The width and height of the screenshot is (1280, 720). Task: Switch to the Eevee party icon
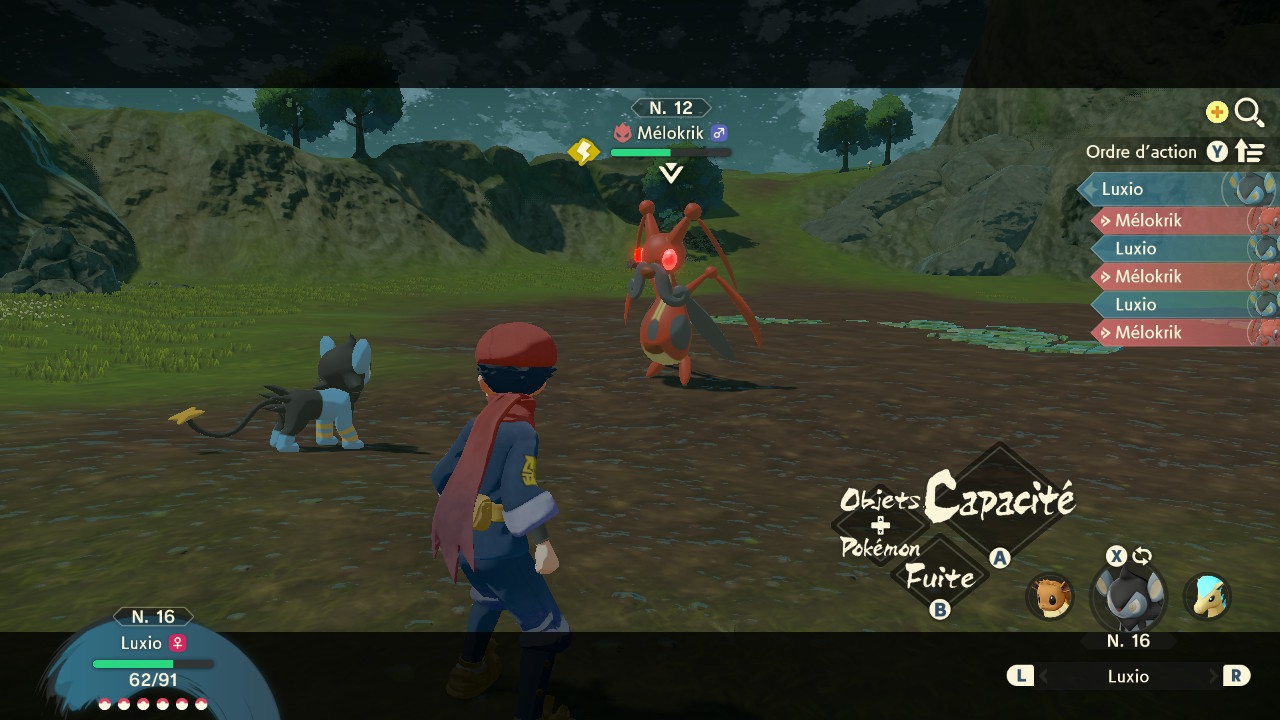pos(1049,596)
